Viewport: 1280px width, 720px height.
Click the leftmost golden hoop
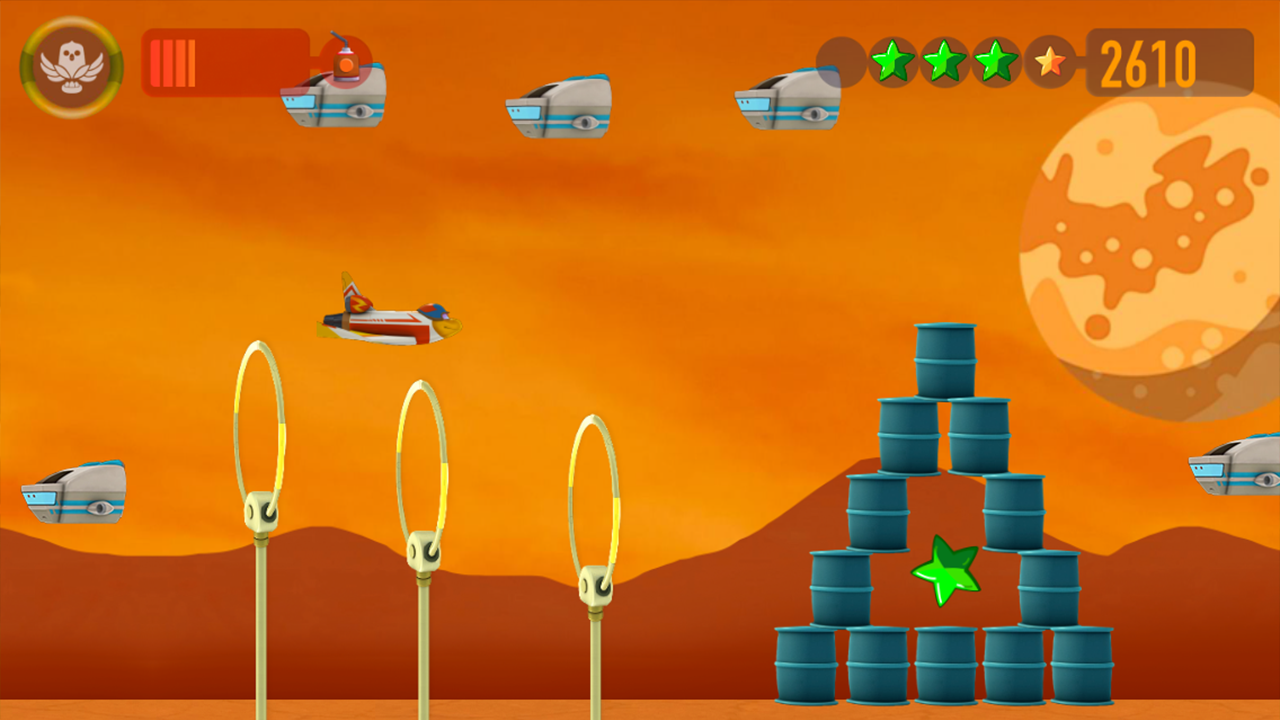[260, 430]
